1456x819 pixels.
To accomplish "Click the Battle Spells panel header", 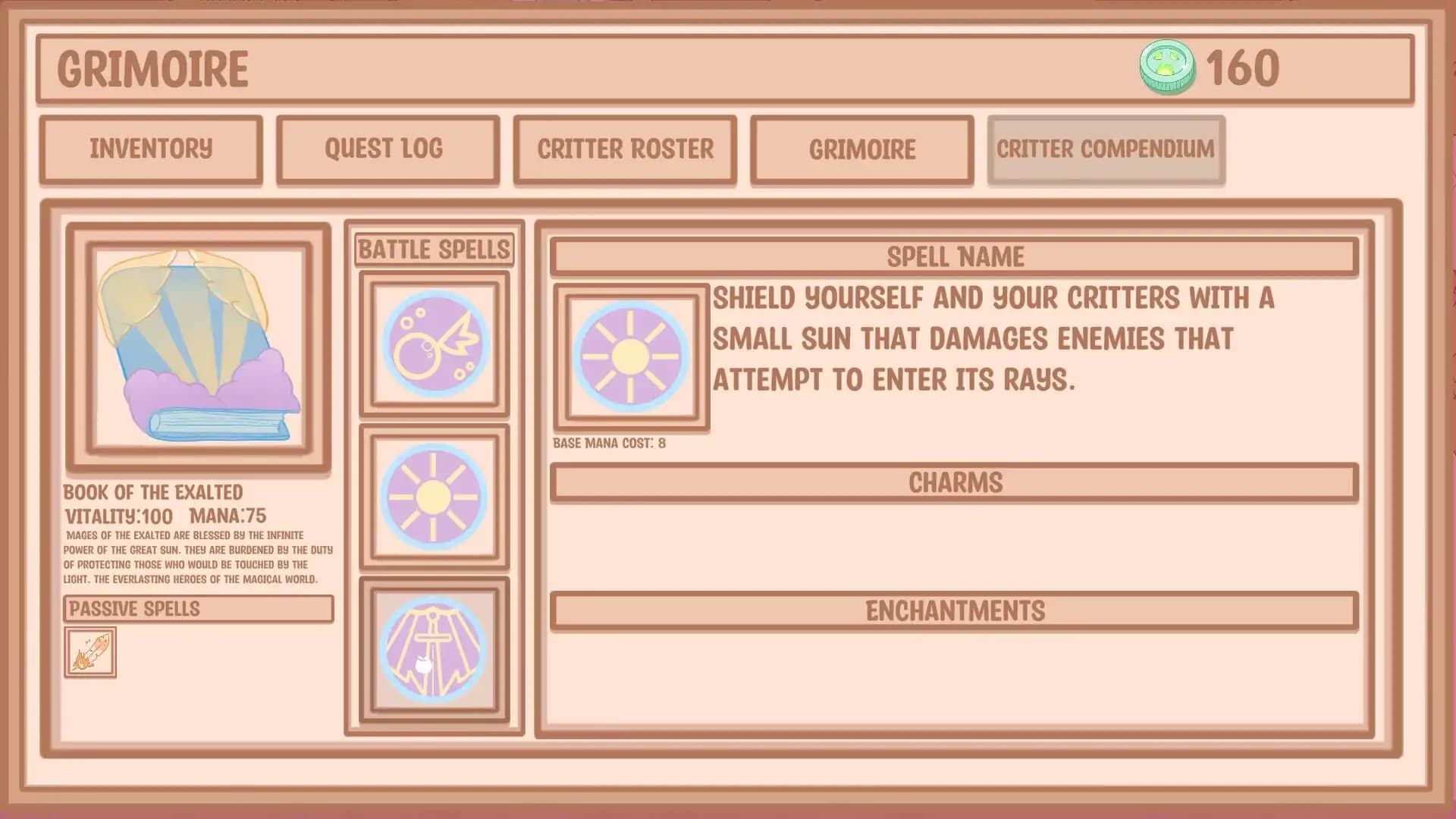I will [x=434, y=247].
